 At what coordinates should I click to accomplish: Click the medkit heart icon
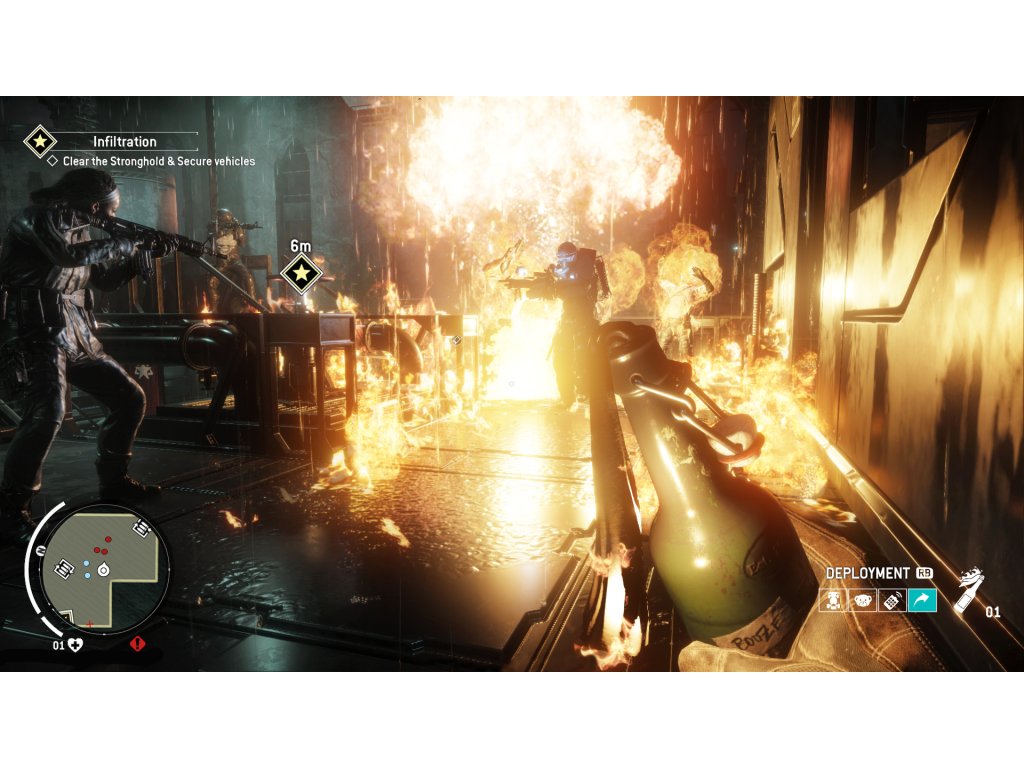click(73, 645)
